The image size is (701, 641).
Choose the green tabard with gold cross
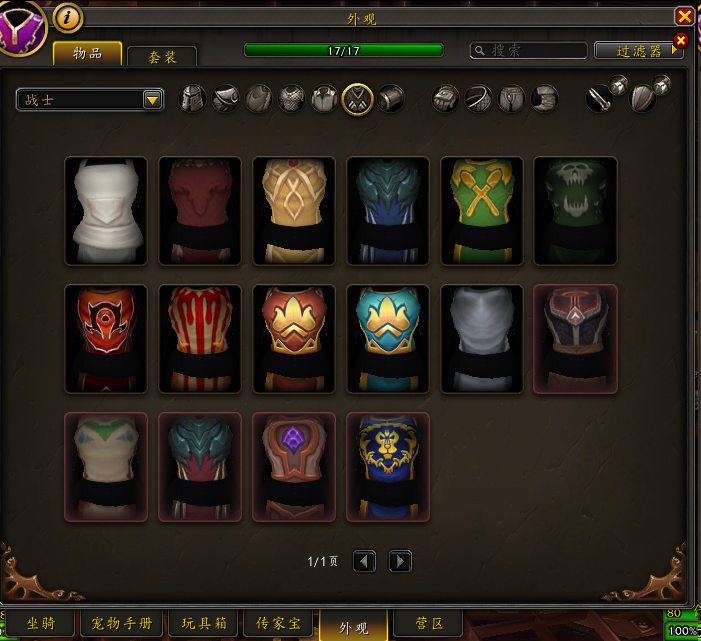(x=482, y=211)
